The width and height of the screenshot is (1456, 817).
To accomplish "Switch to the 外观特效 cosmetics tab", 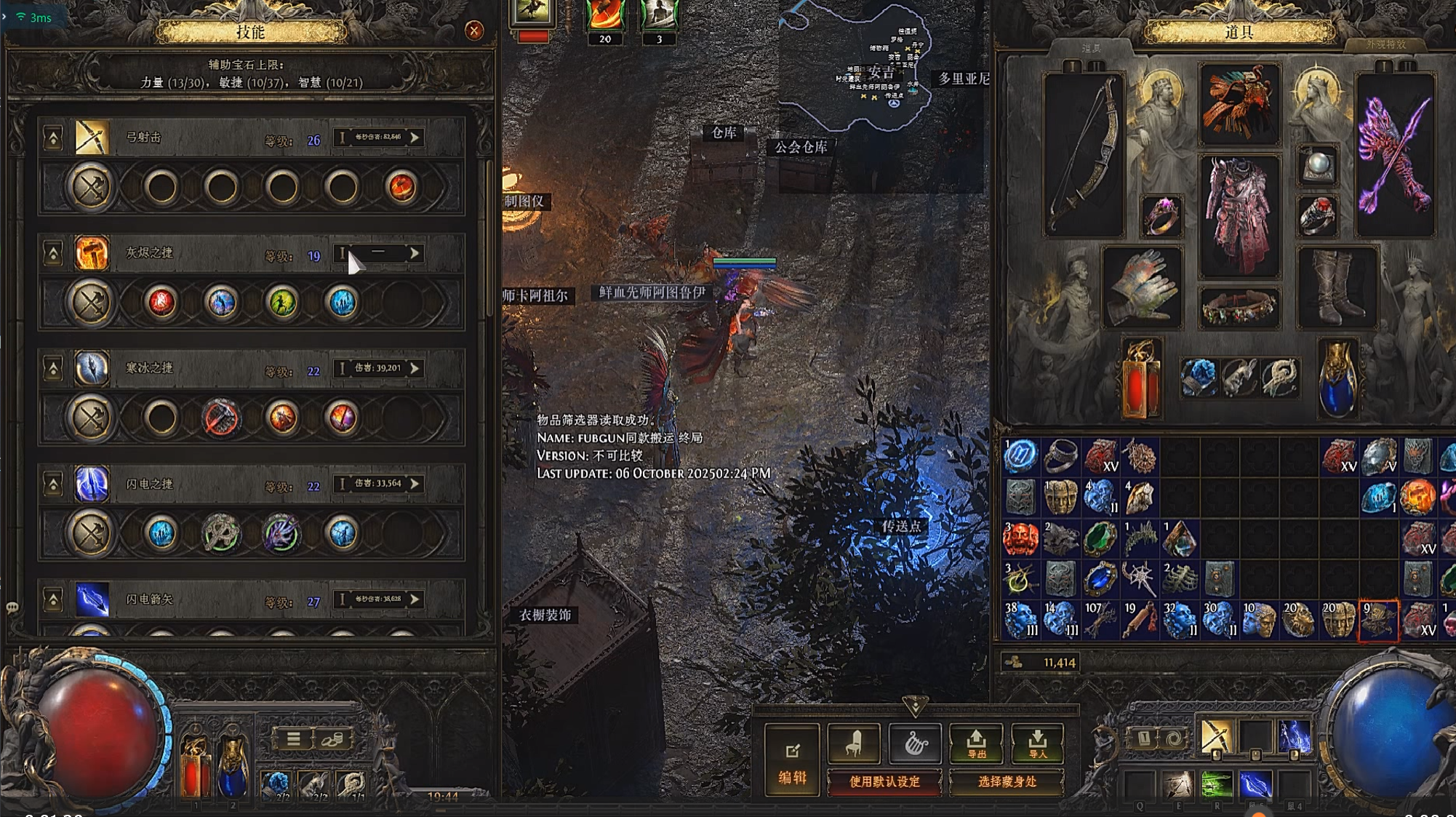I will coord(1385,45).
